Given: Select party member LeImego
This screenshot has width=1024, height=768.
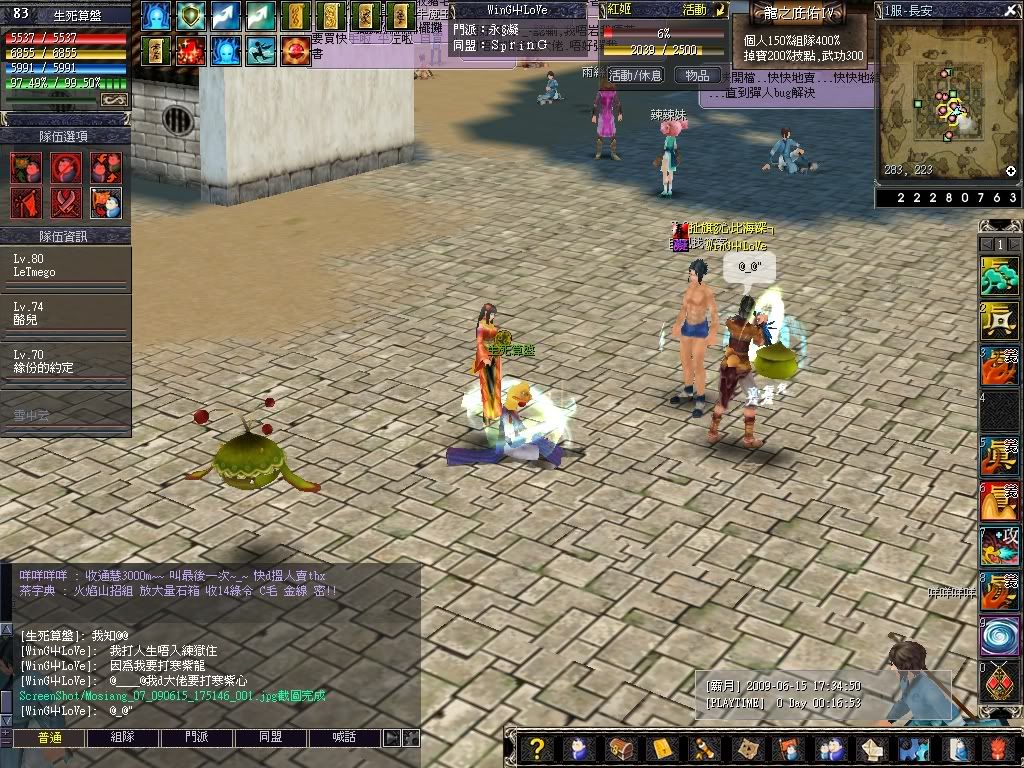Looking at the screenshot, I should click(x=66, y=266).
